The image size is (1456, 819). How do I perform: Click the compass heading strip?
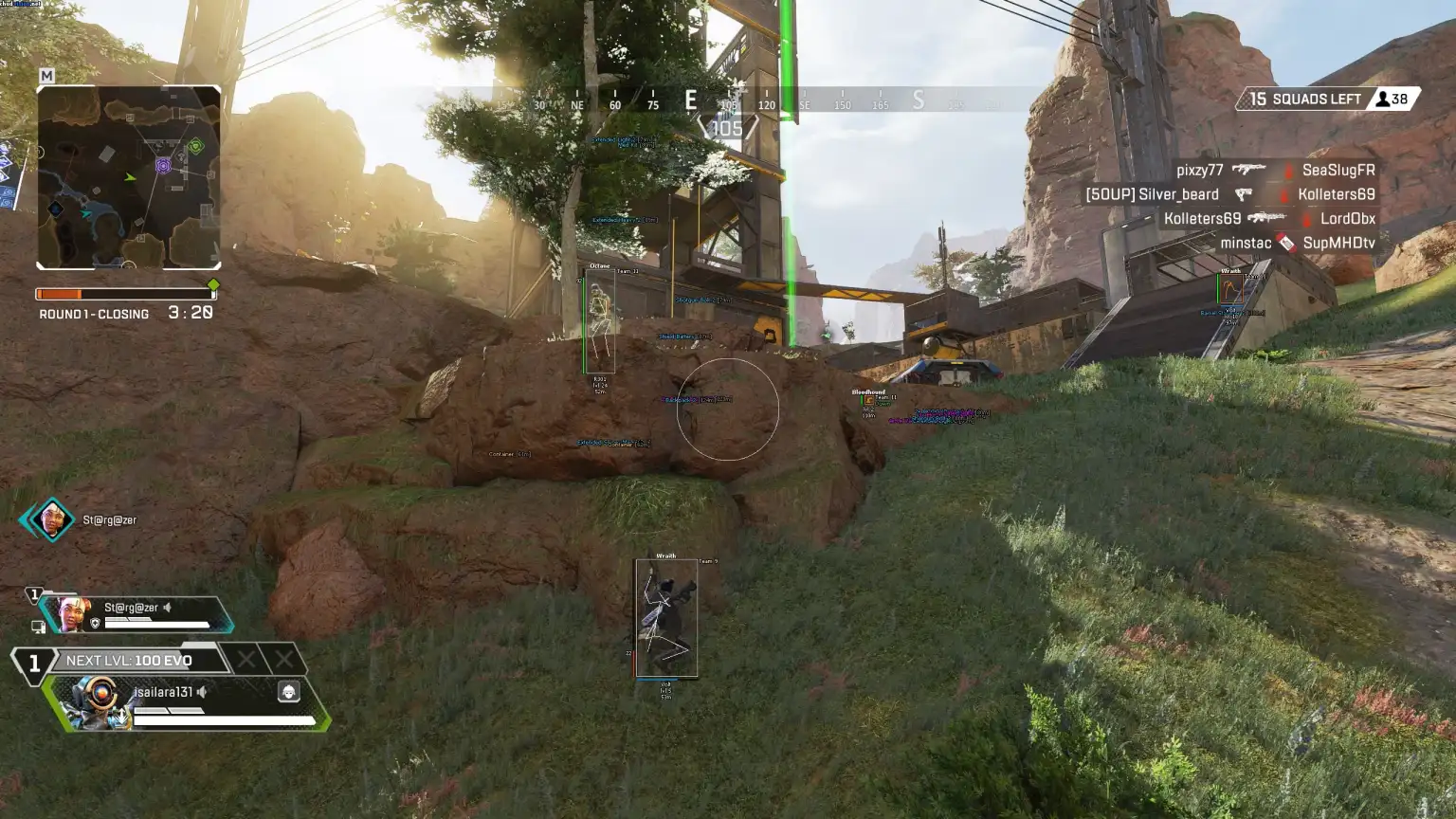pyautogui.click(x=728, y=100)
